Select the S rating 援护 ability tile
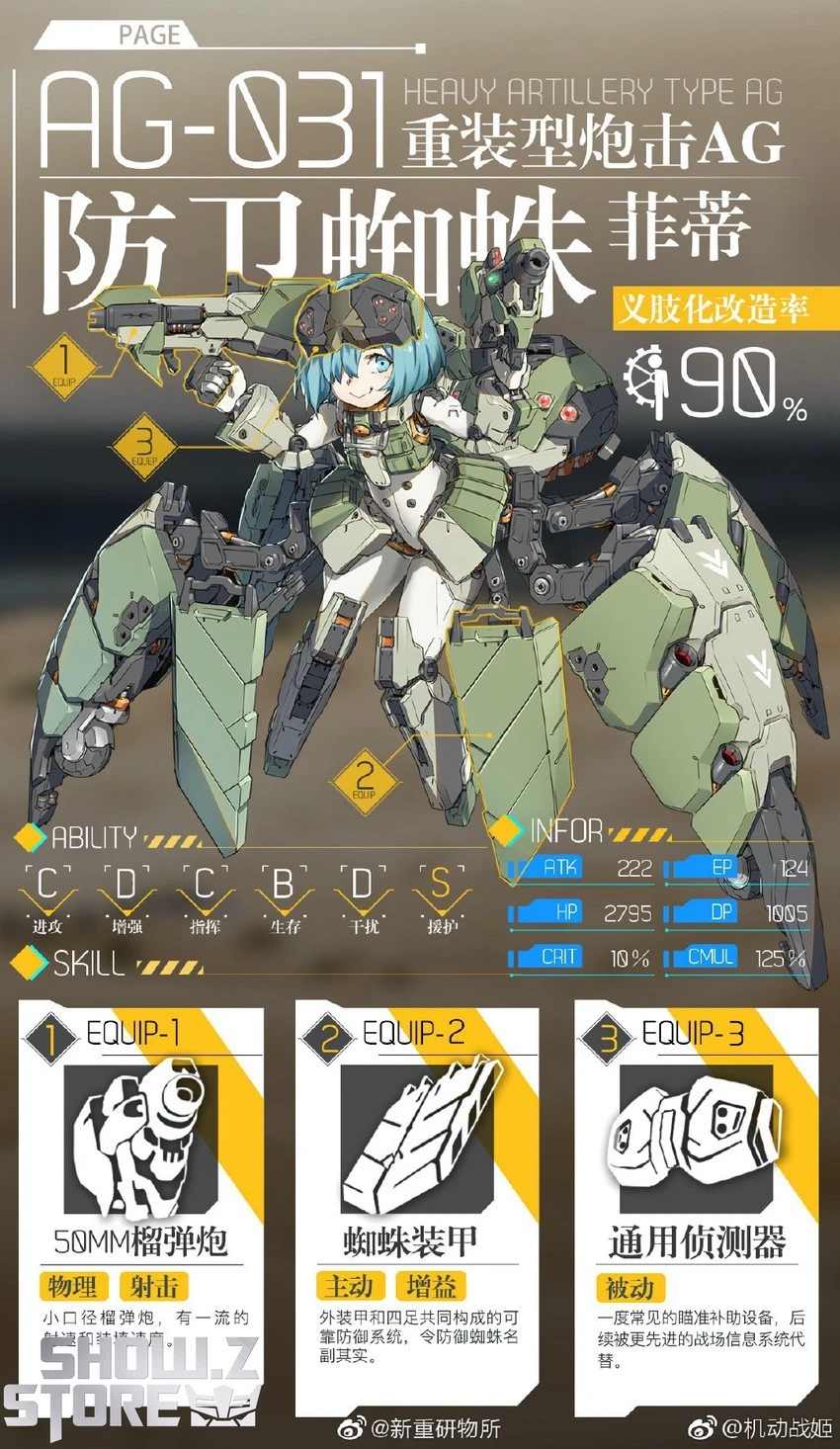The width and height of the screenshot is (840, 1449). point(442,896)
